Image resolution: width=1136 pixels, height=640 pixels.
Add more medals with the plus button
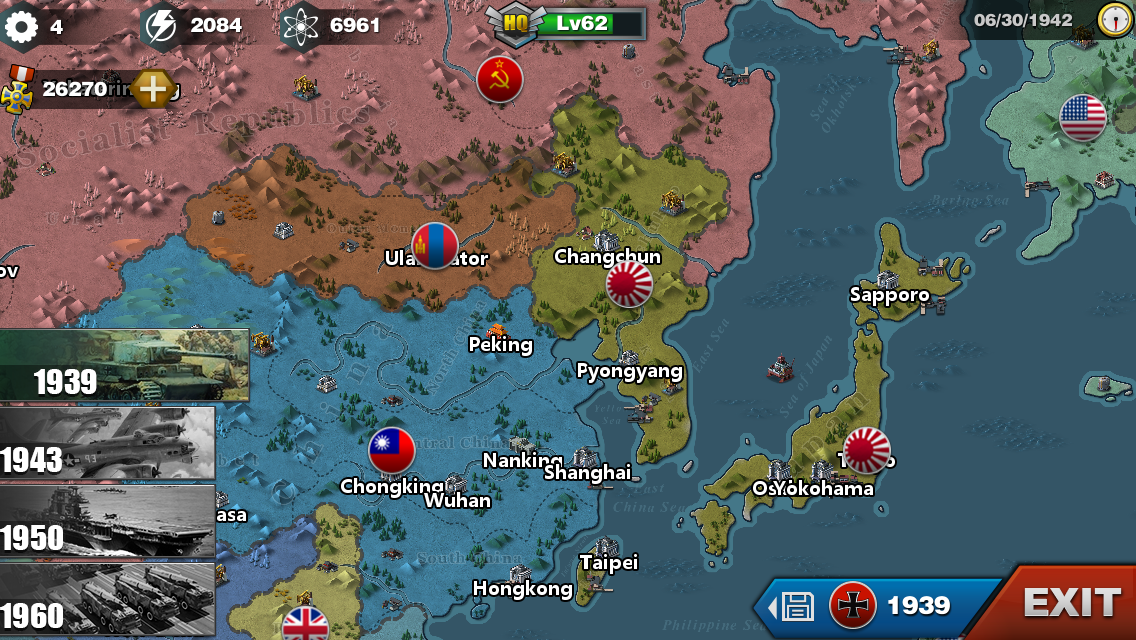click(152, 89)
